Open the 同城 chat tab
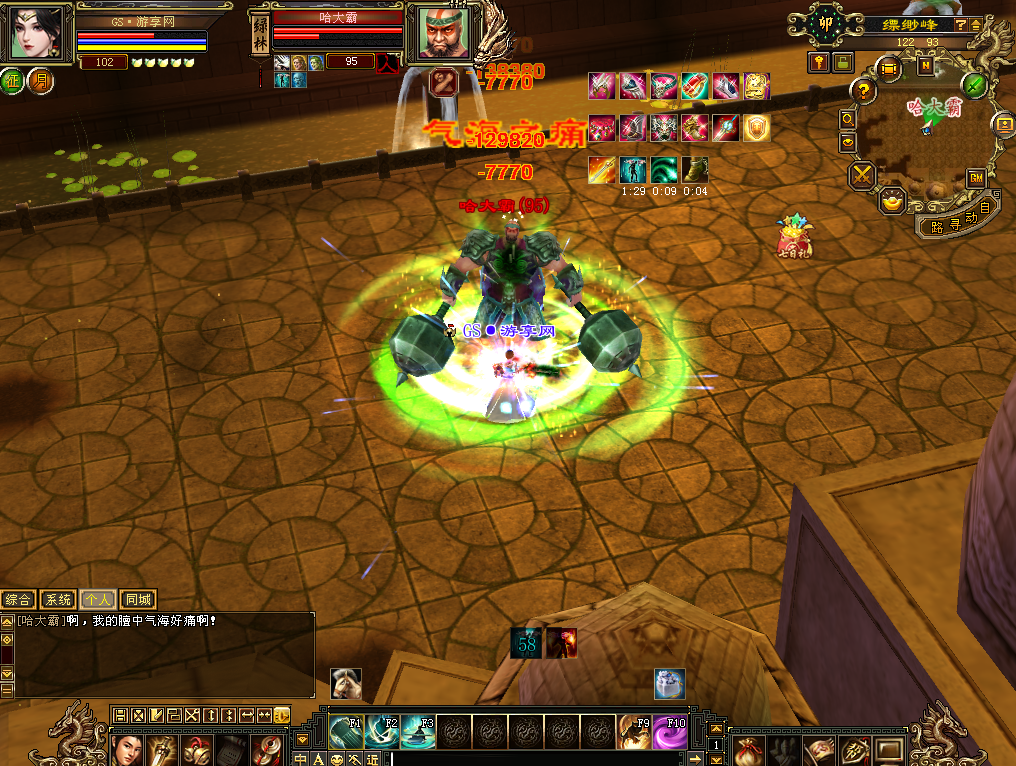Viewport: 1016px width, 766px height. click(x=138, y=600)
